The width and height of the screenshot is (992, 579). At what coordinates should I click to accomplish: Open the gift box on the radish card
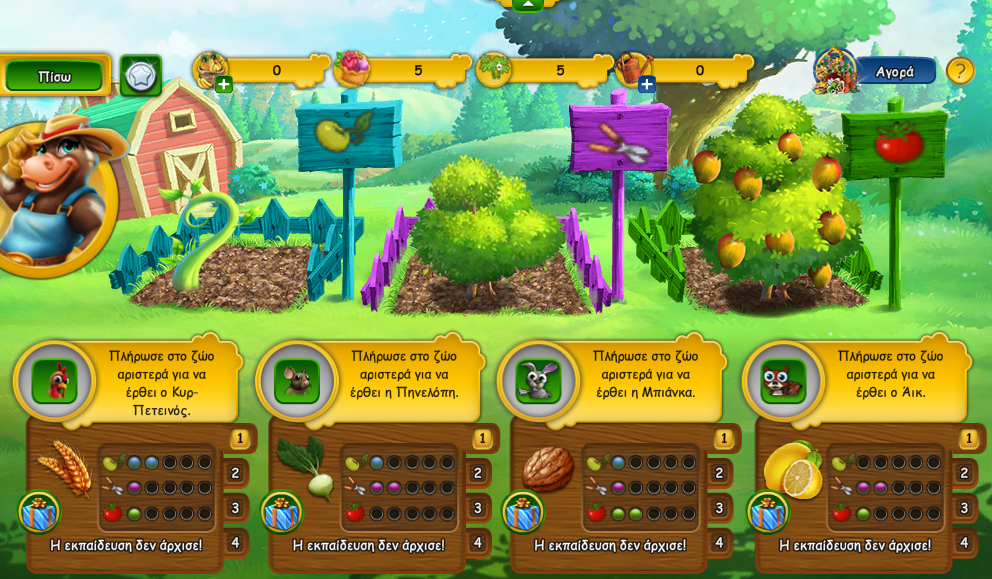282,512
